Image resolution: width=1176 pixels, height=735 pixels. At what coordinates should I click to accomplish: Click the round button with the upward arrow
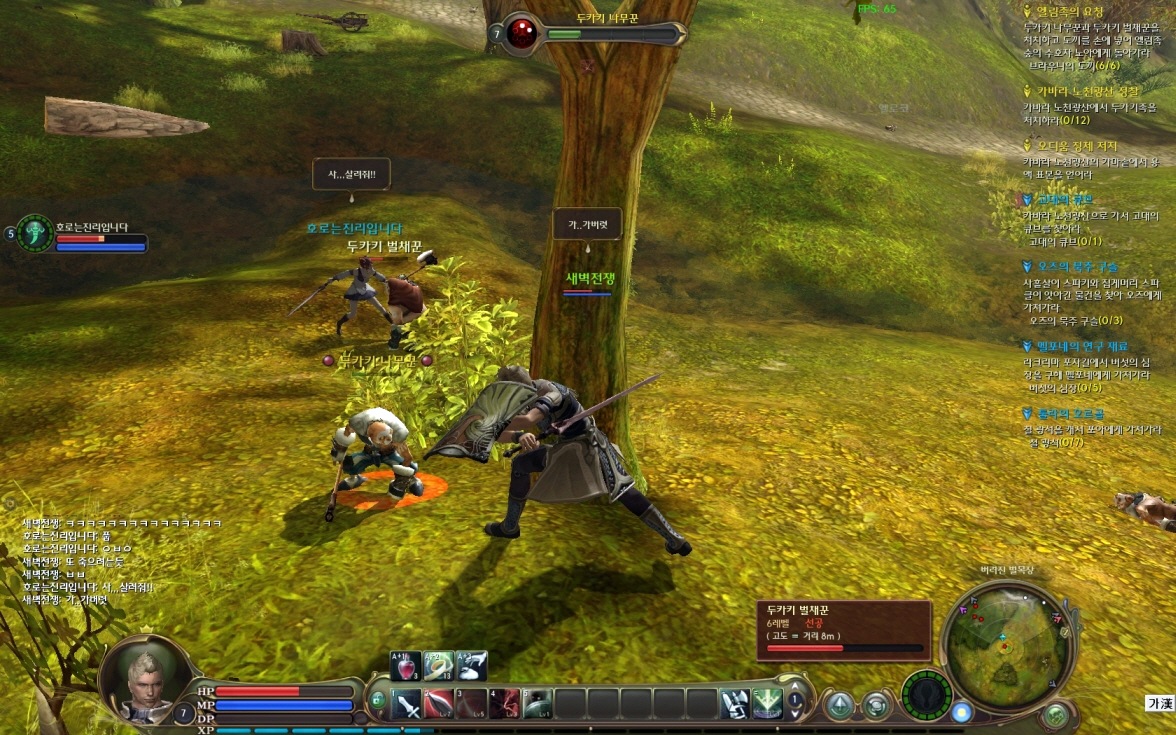point(838,705)
